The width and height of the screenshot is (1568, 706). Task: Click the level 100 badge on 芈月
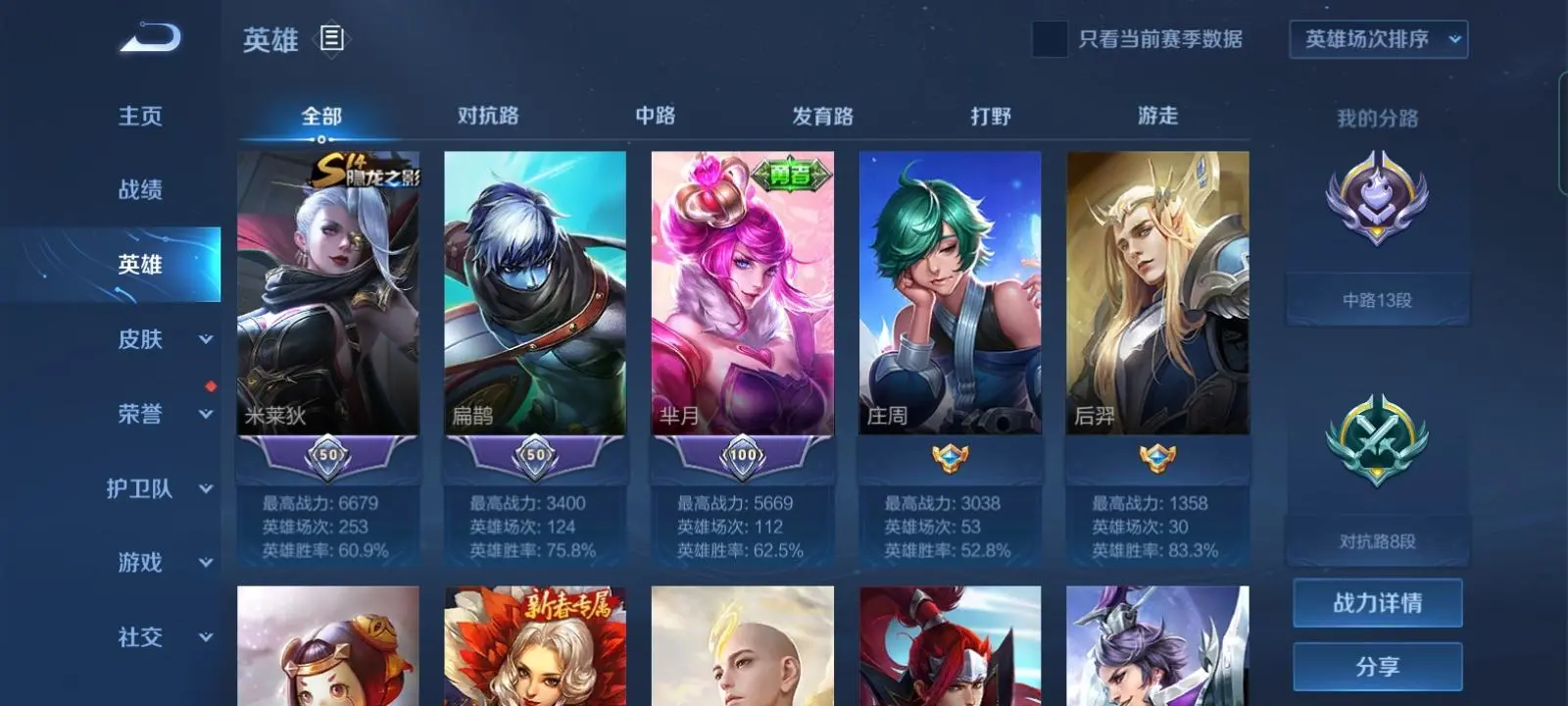click(x=743, y=455)
